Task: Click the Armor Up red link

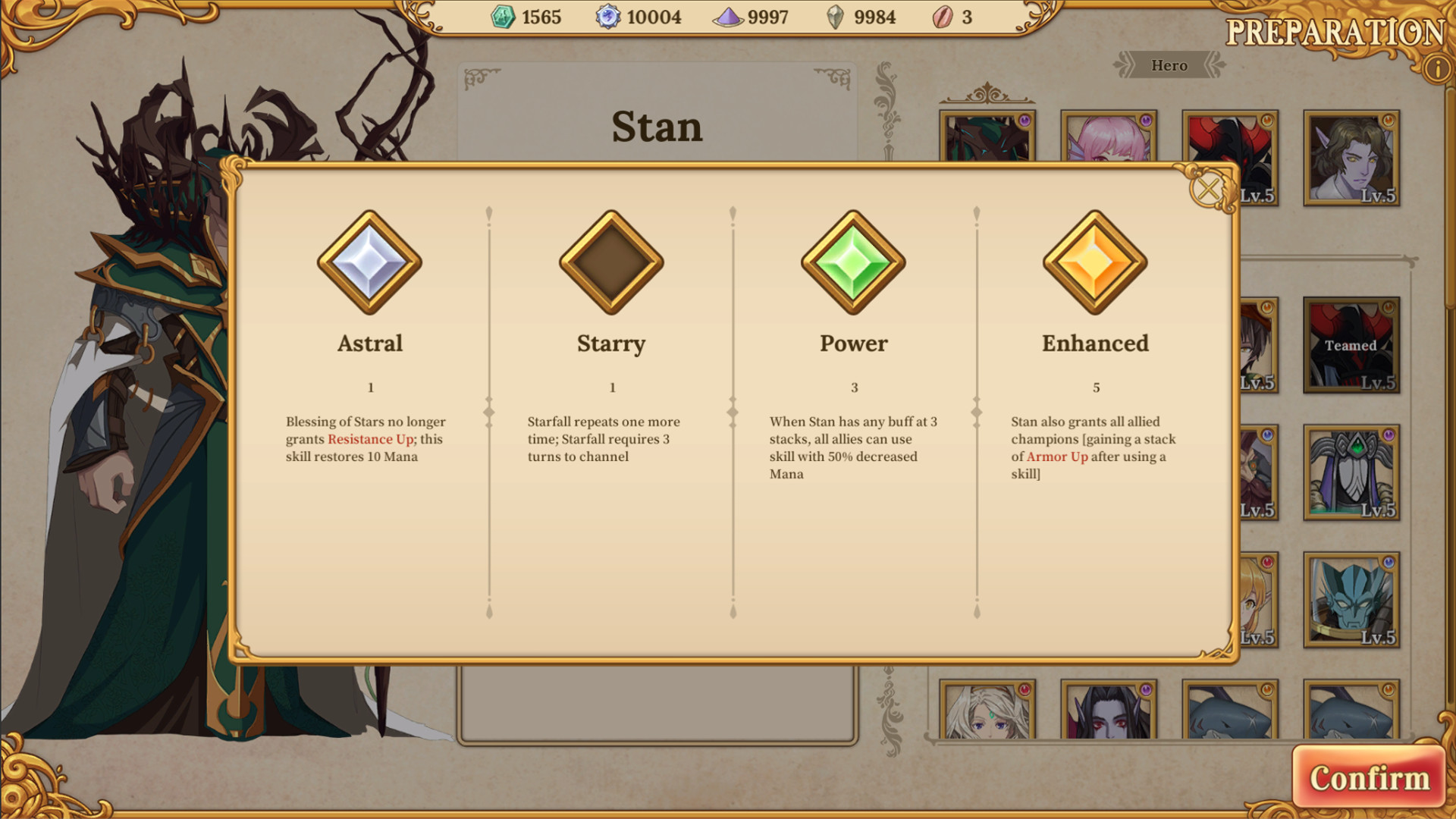Action: [1056, 457]
